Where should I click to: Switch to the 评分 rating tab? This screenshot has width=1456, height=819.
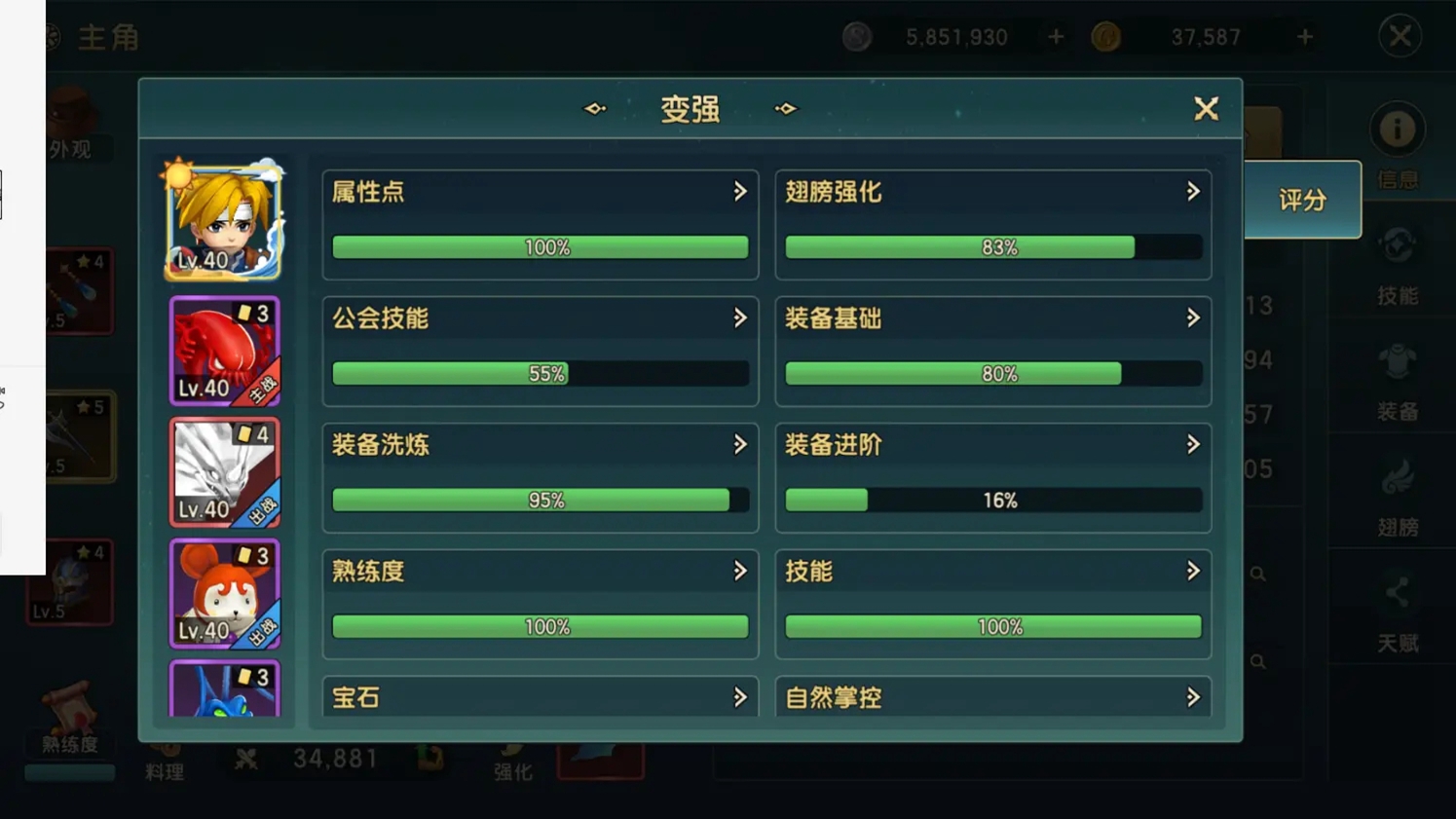pyautogui.click(x=1305, y=200)
